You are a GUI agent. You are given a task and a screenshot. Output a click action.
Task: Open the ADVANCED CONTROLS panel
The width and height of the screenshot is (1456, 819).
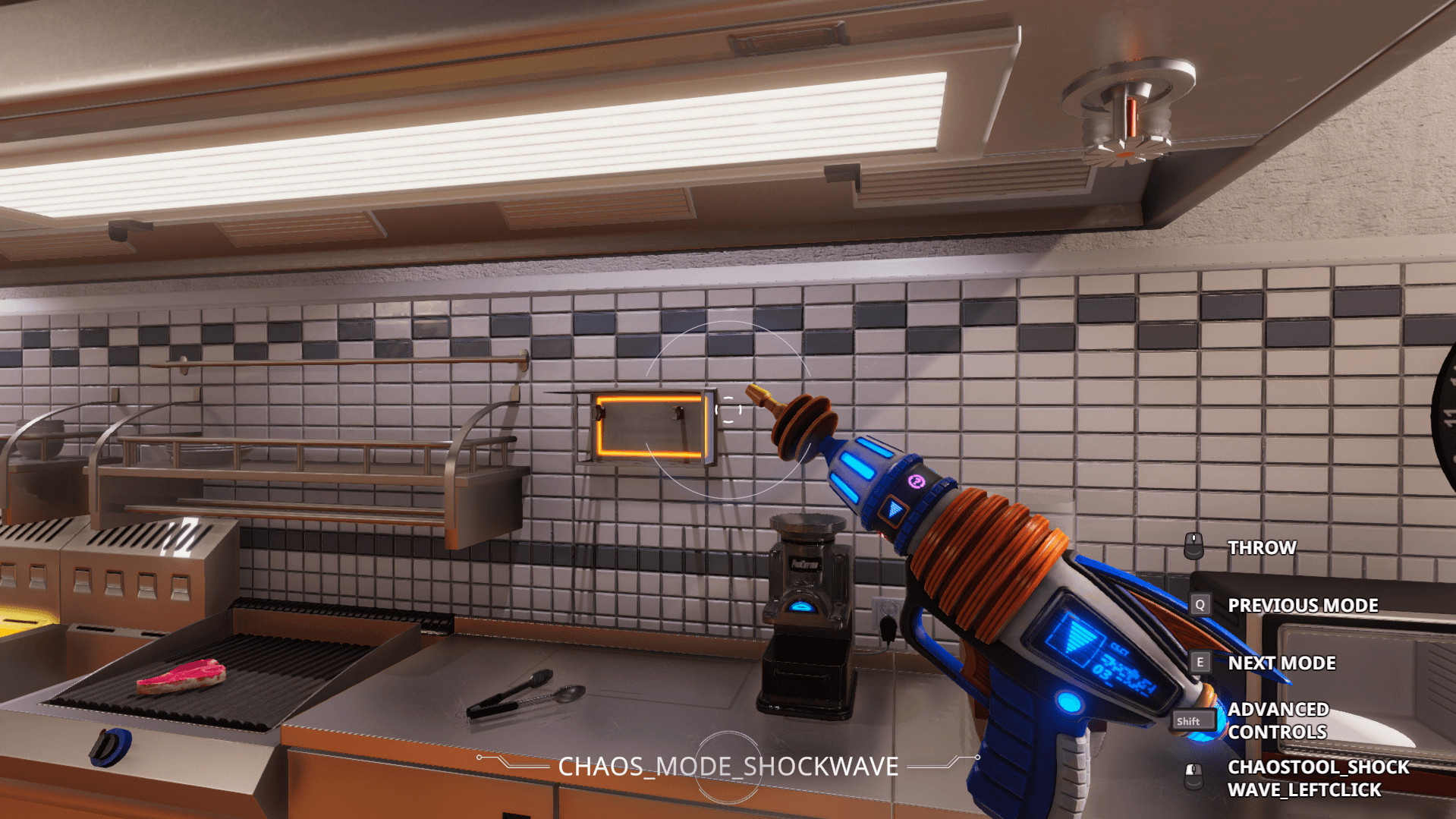[1278, 720]
